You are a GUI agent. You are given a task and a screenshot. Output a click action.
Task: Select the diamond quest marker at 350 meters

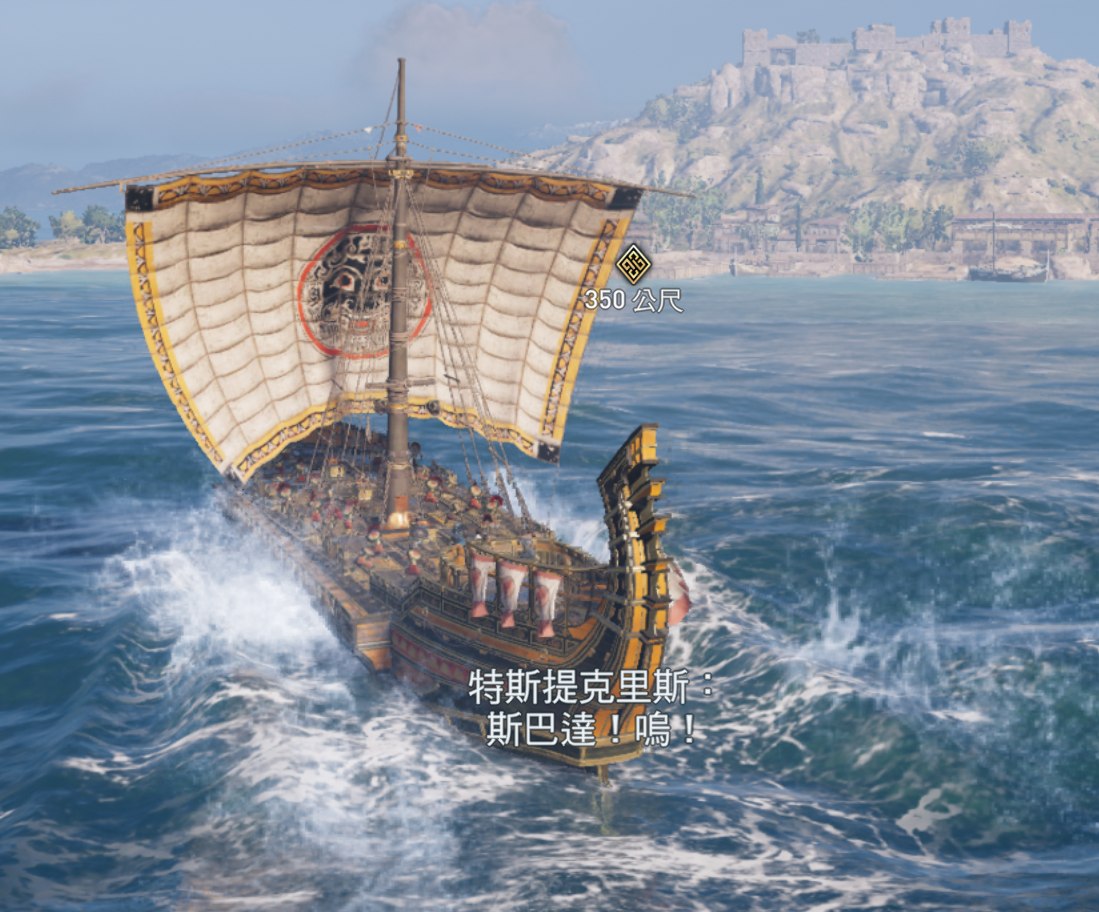point(633,264)
